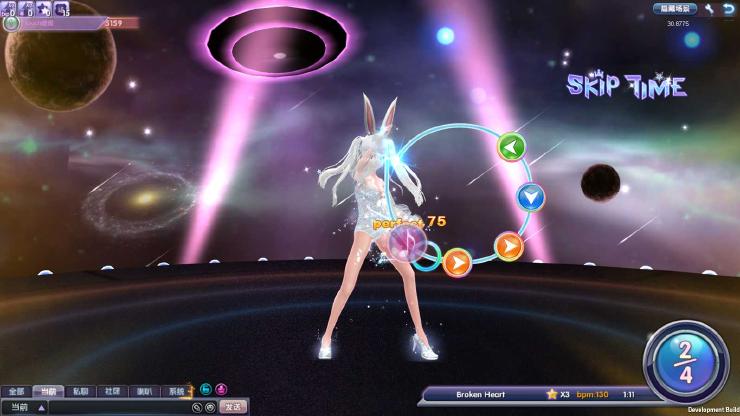Hit the pink rhythm ball on the track
The width and height of the screenshot is (740, 416).
406,243
